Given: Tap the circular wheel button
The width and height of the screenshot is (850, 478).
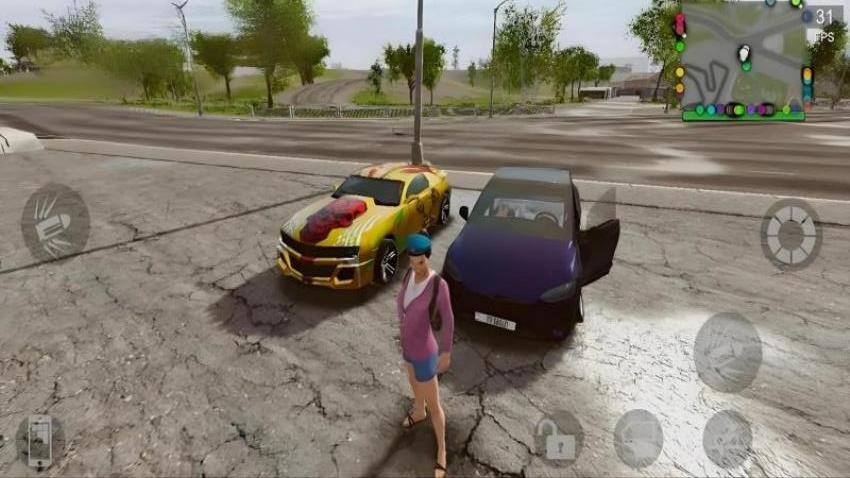Looking at the screenshot, I should [790, 233].
